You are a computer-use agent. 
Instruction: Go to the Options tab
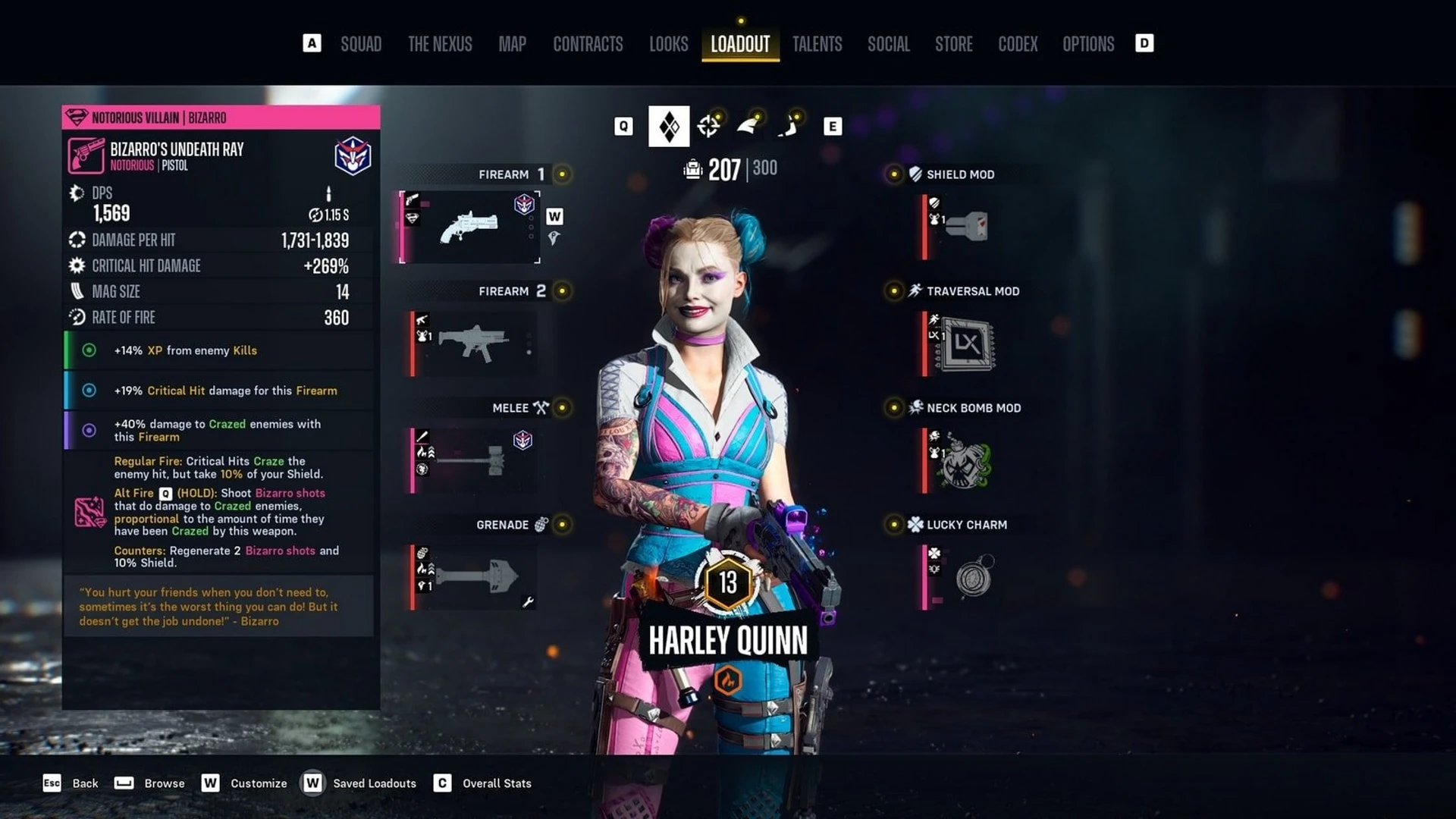pos(1088,44)
